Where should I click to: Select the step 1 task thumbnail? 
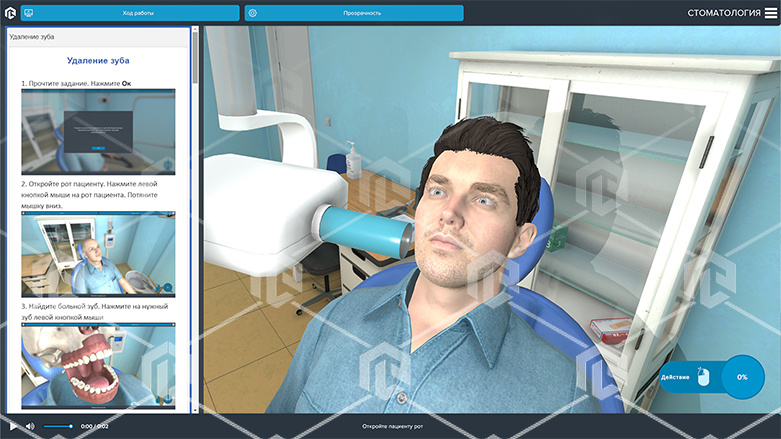coord(98,132)
